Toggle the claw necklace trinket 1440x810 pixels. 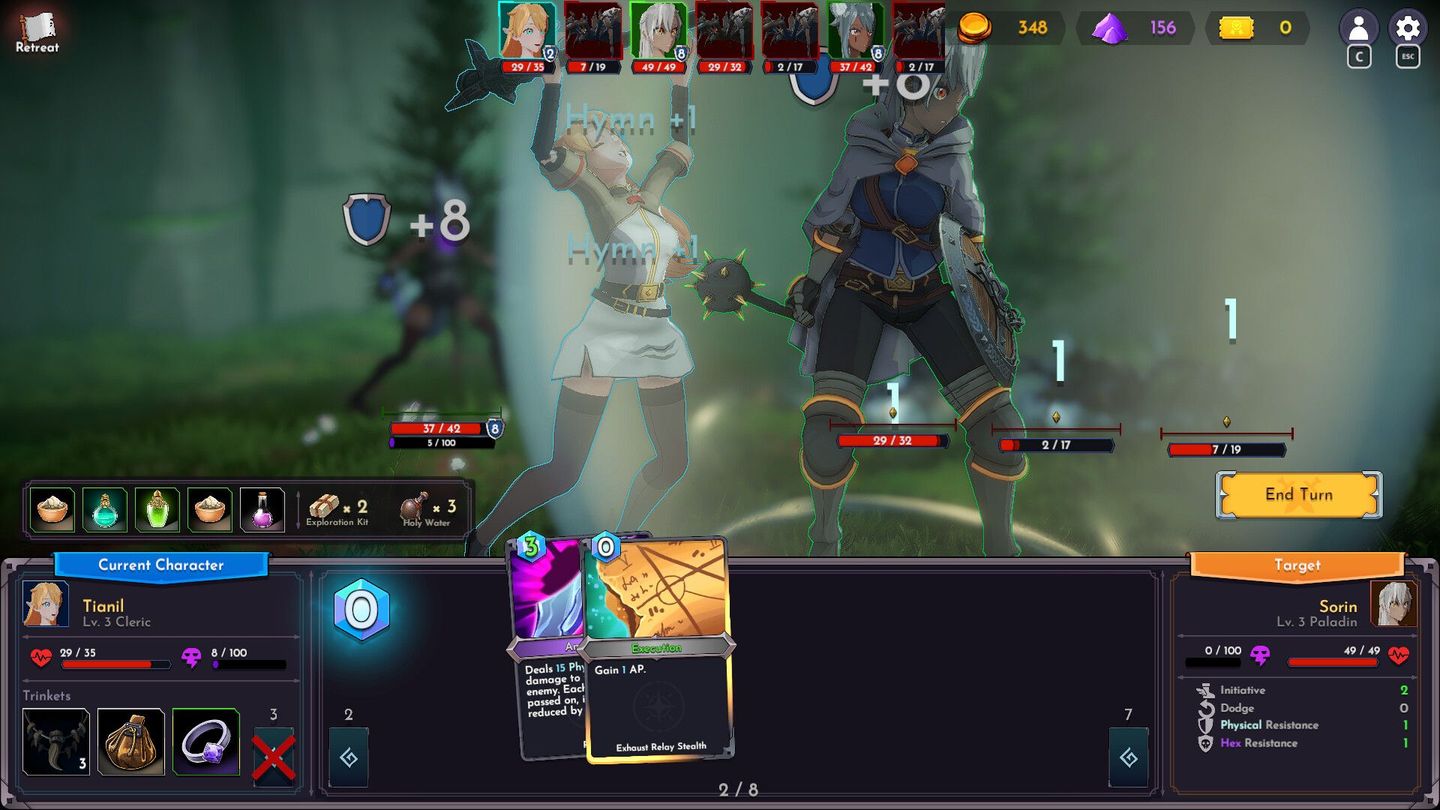tap(56, 741)
